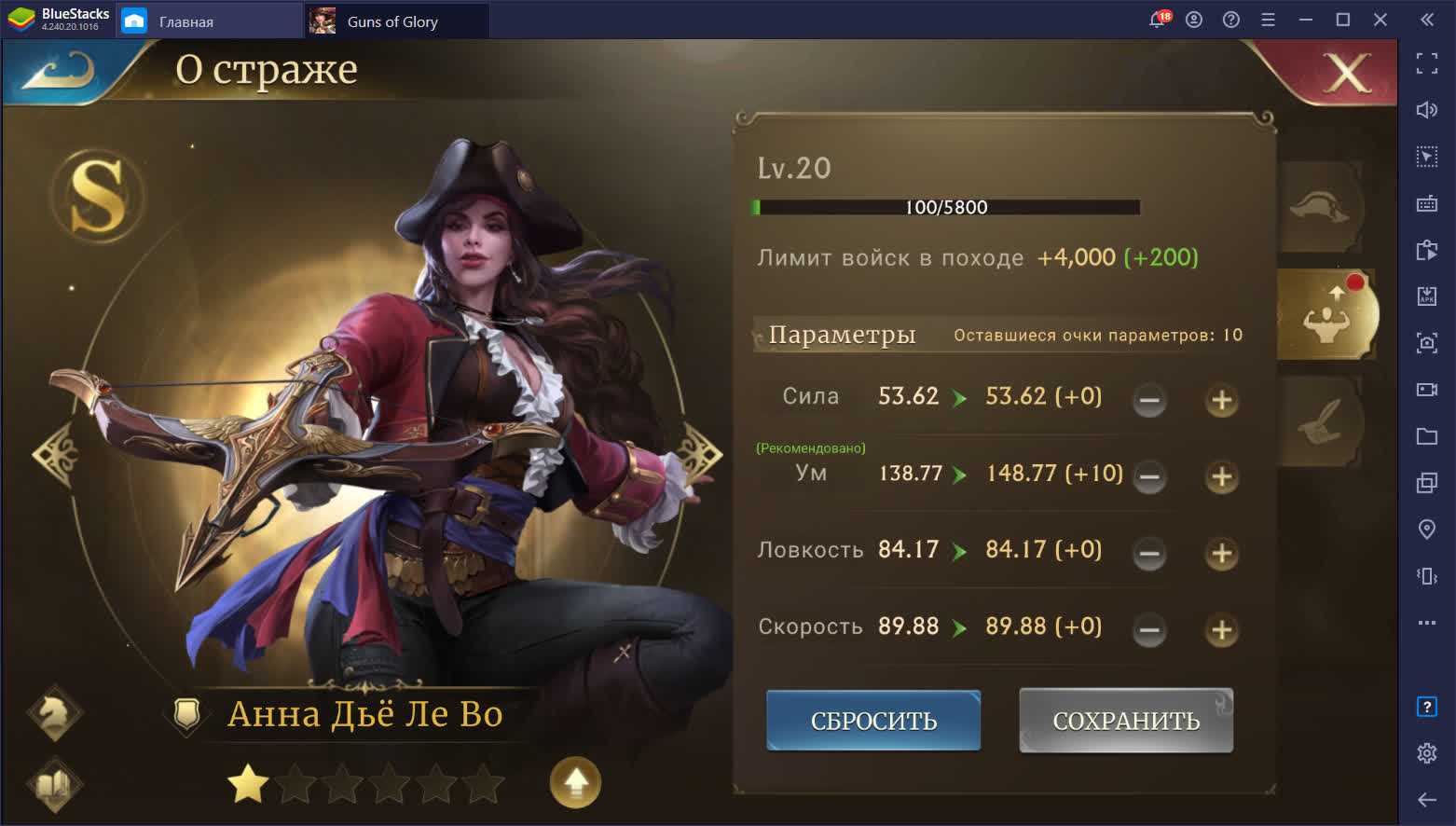Image resolution: width=1456 pixels, height=826 pixels.
Task: Open the chess knight icon
Action: [x=55, y=713]
